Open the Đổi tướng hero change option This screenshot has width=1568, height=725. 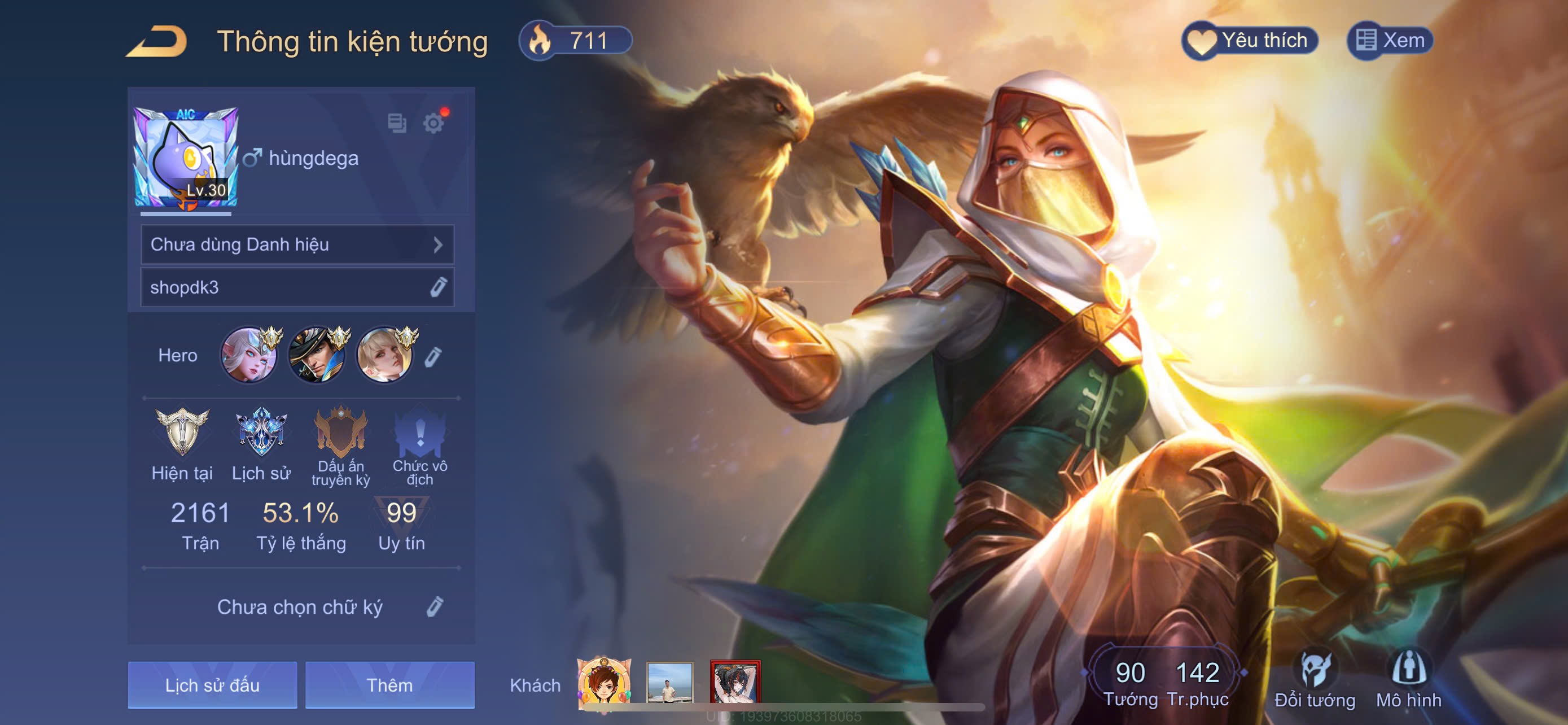[1315, 680]
